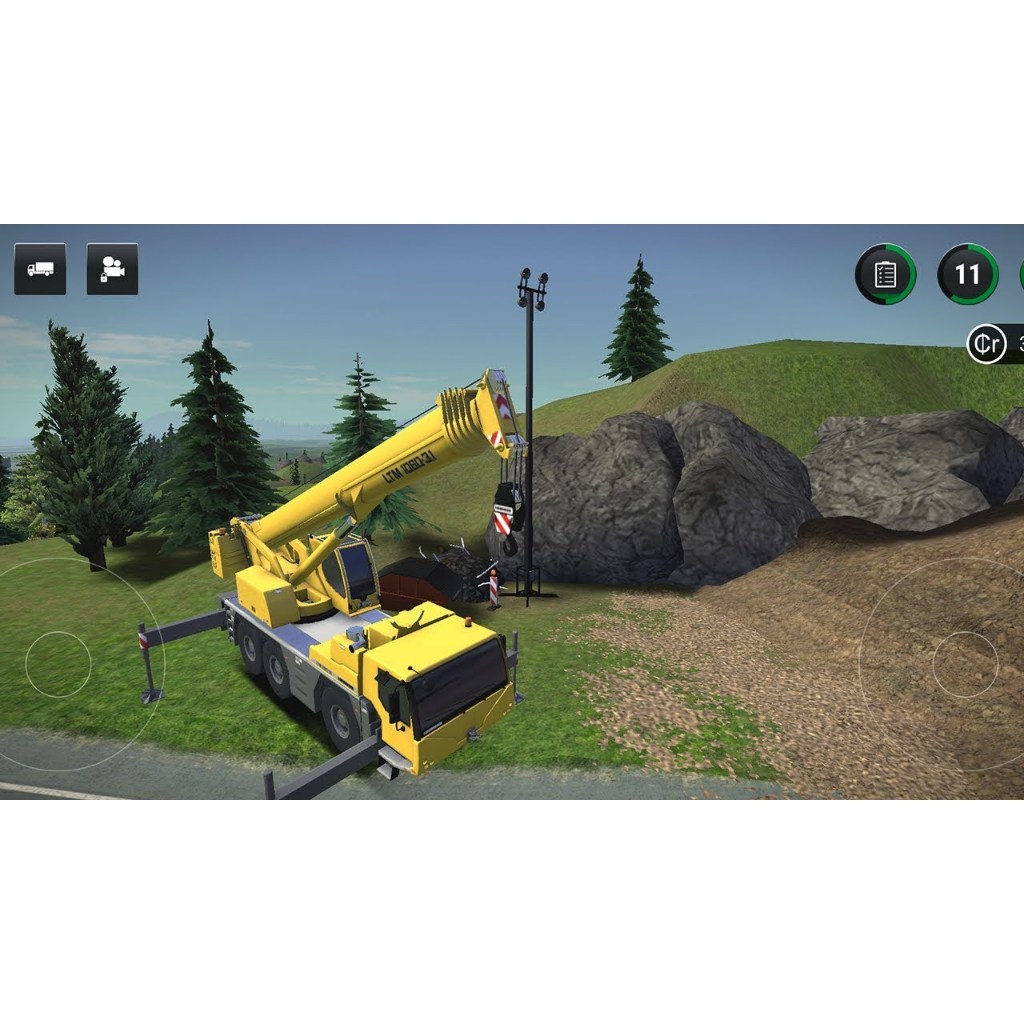Open the clipboard missions icon
Viewport: 1024px width, 1024px height.
click(x=885, y=274)
